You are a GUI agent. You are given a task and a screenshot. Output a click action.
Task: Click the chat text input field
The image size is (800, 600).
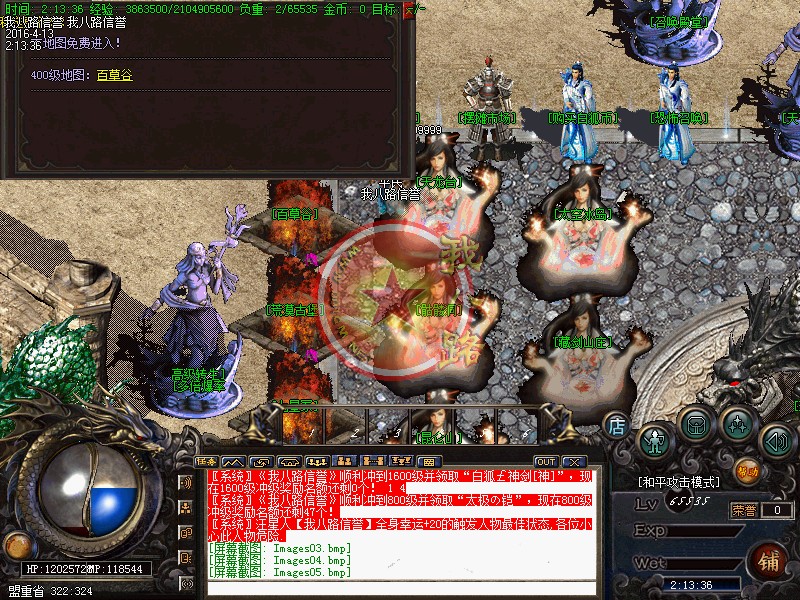tap(400, 588)
